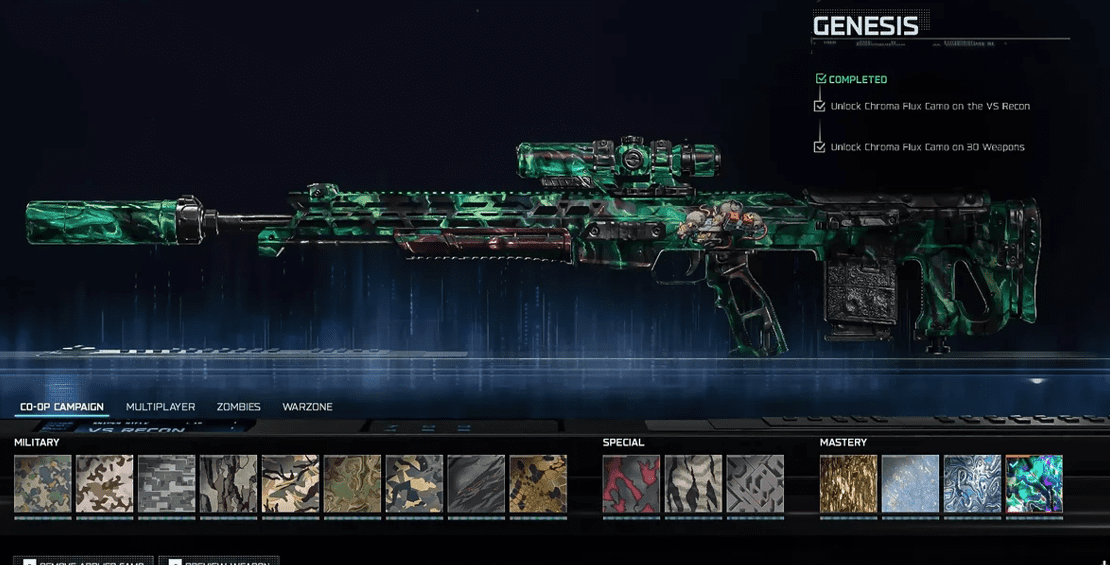Screen dimensions: 1110x565
Task: Switch to the Co-op Campaign tab
Action: tap(62, 407)
